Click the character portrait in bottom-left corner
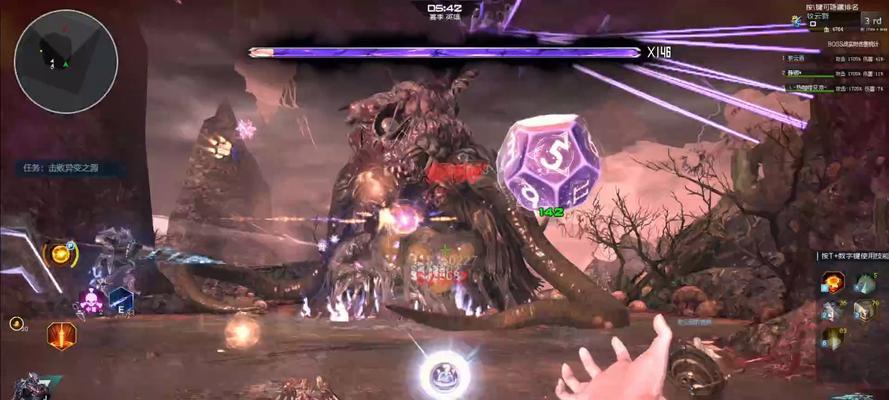The width and height of the screenshot is (889, 400). point(28,387)
